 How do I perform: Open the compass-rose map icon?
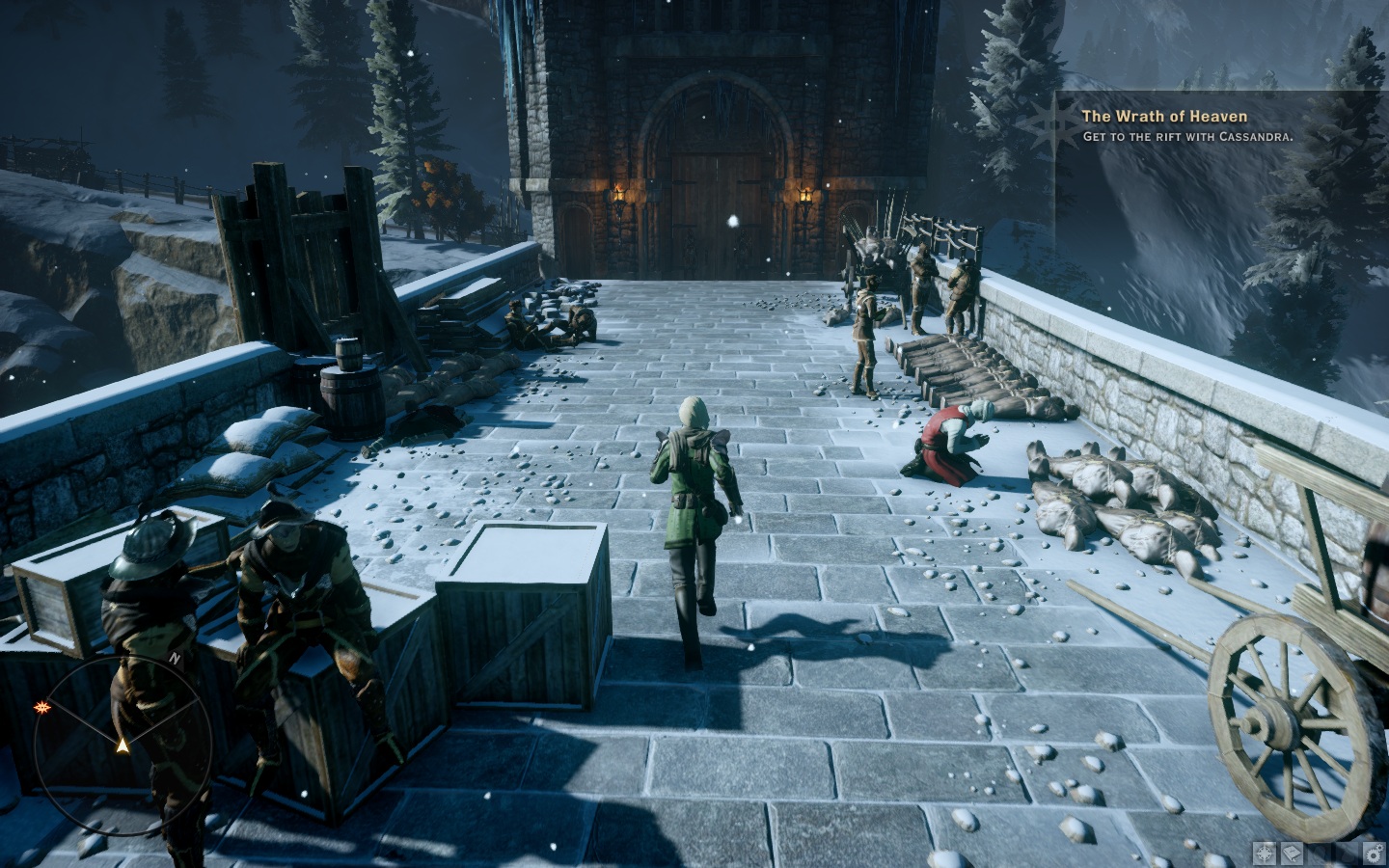(1264, 853)
